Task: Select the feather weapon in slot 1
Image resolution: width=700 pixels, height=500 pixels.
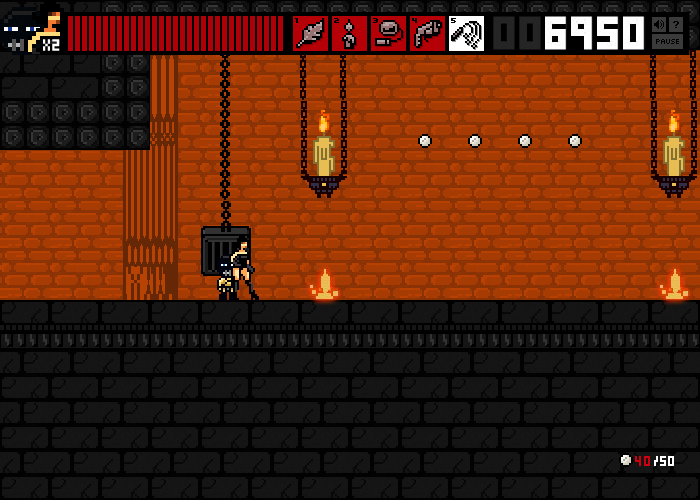Action: click(310, 33)
